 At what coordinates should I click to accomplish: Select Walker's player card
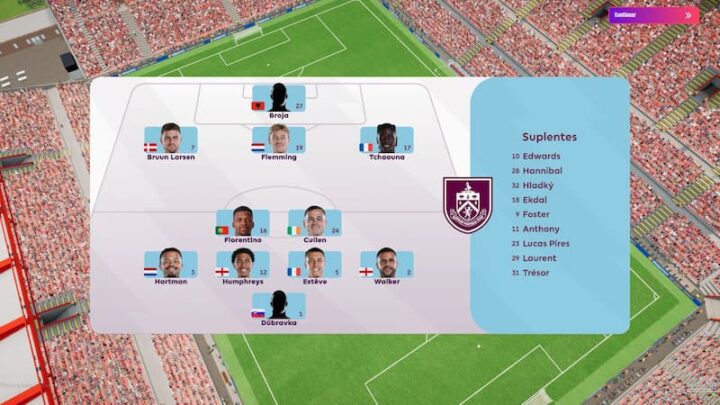click(x=386, y=266)
